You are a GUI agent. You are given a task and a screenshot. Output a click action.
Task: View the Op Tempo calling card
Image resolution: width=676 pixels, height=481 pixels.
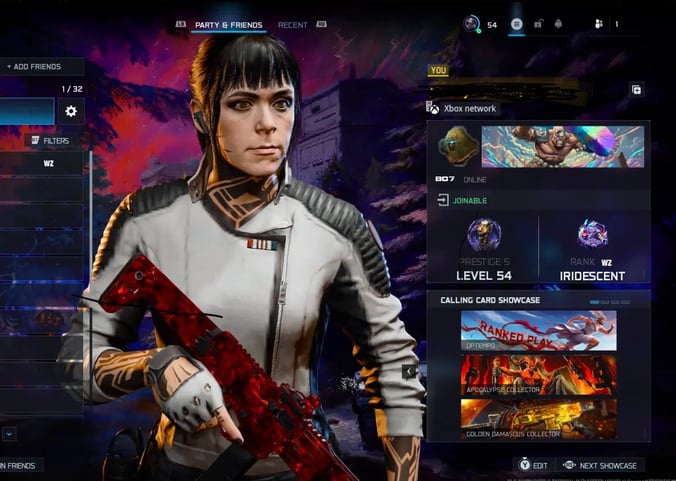pos(538,330)
